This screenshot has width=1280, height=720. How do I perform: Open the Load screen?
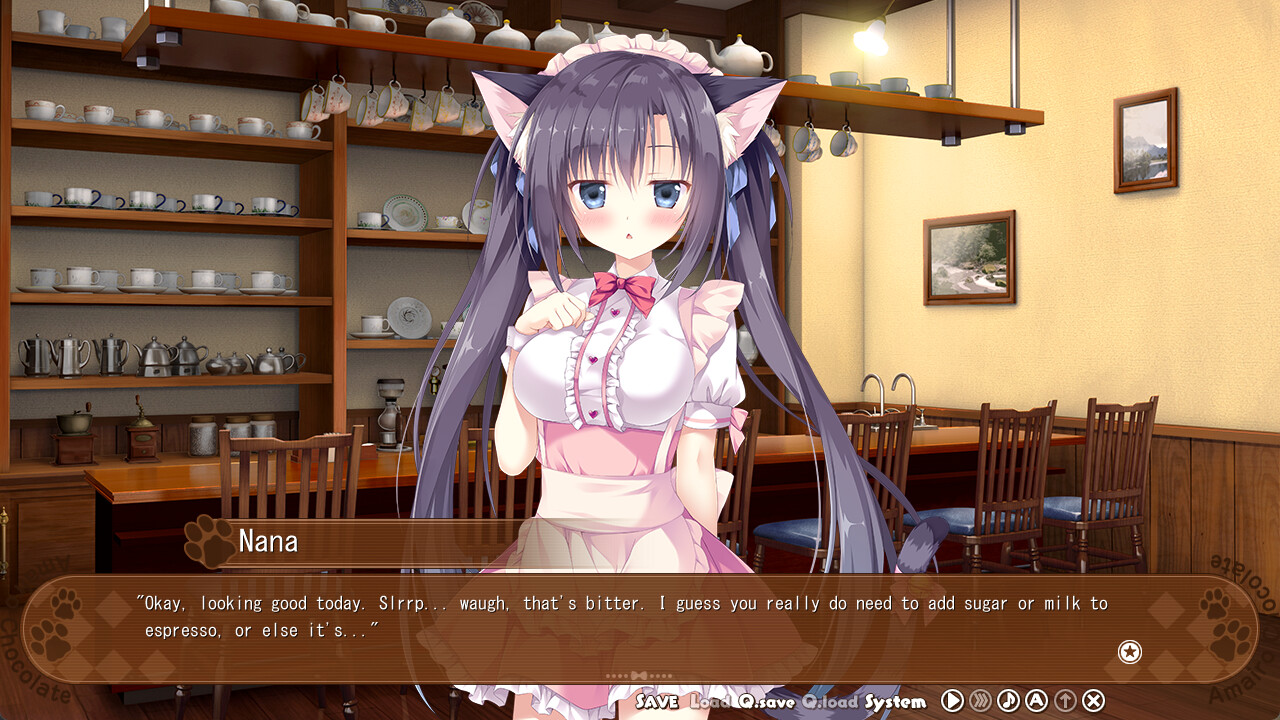pos(710,701)
